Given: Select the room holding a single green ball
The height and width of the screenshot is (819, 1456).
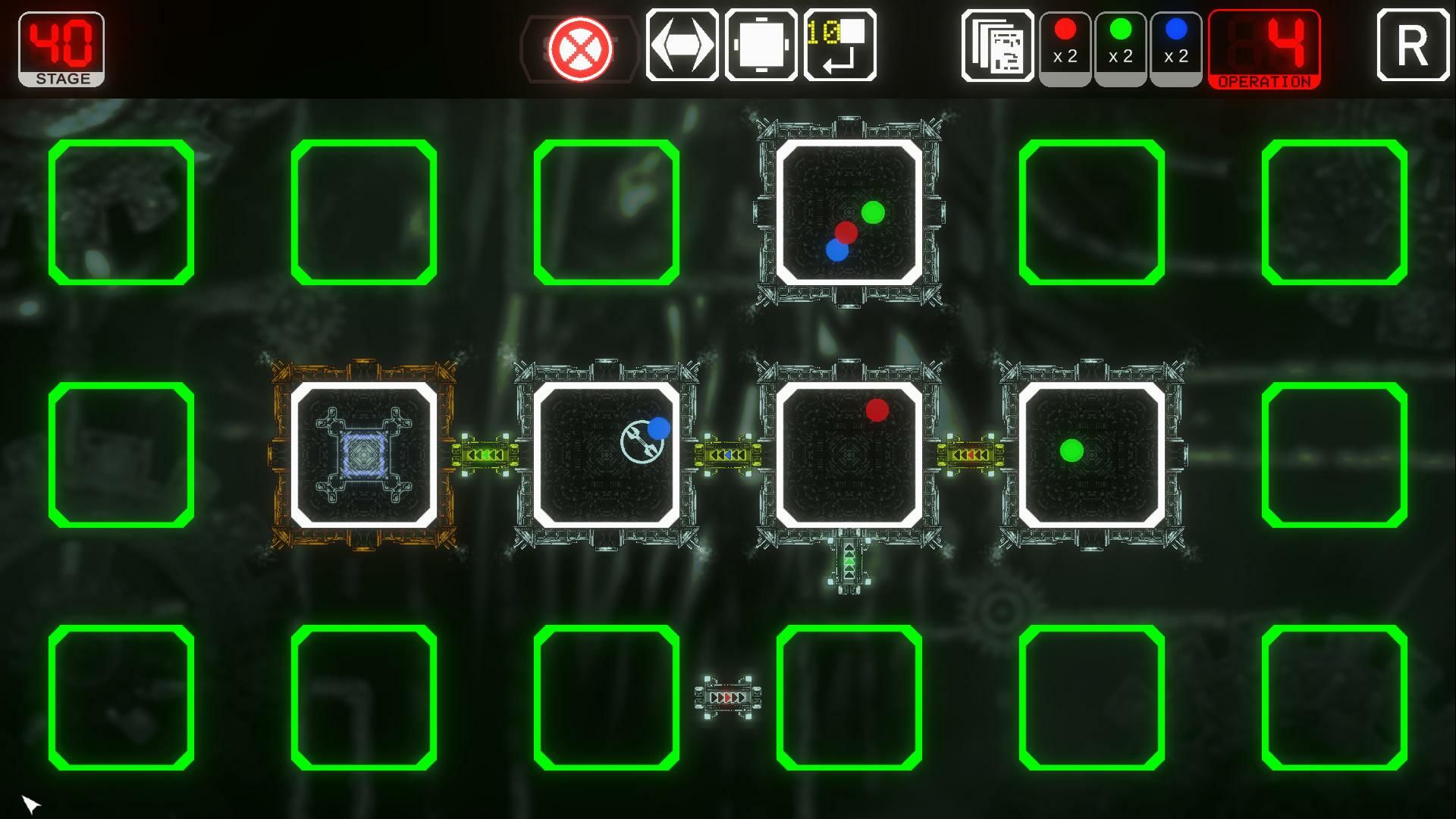Looking at the screenshot, I should [1092, 455].
